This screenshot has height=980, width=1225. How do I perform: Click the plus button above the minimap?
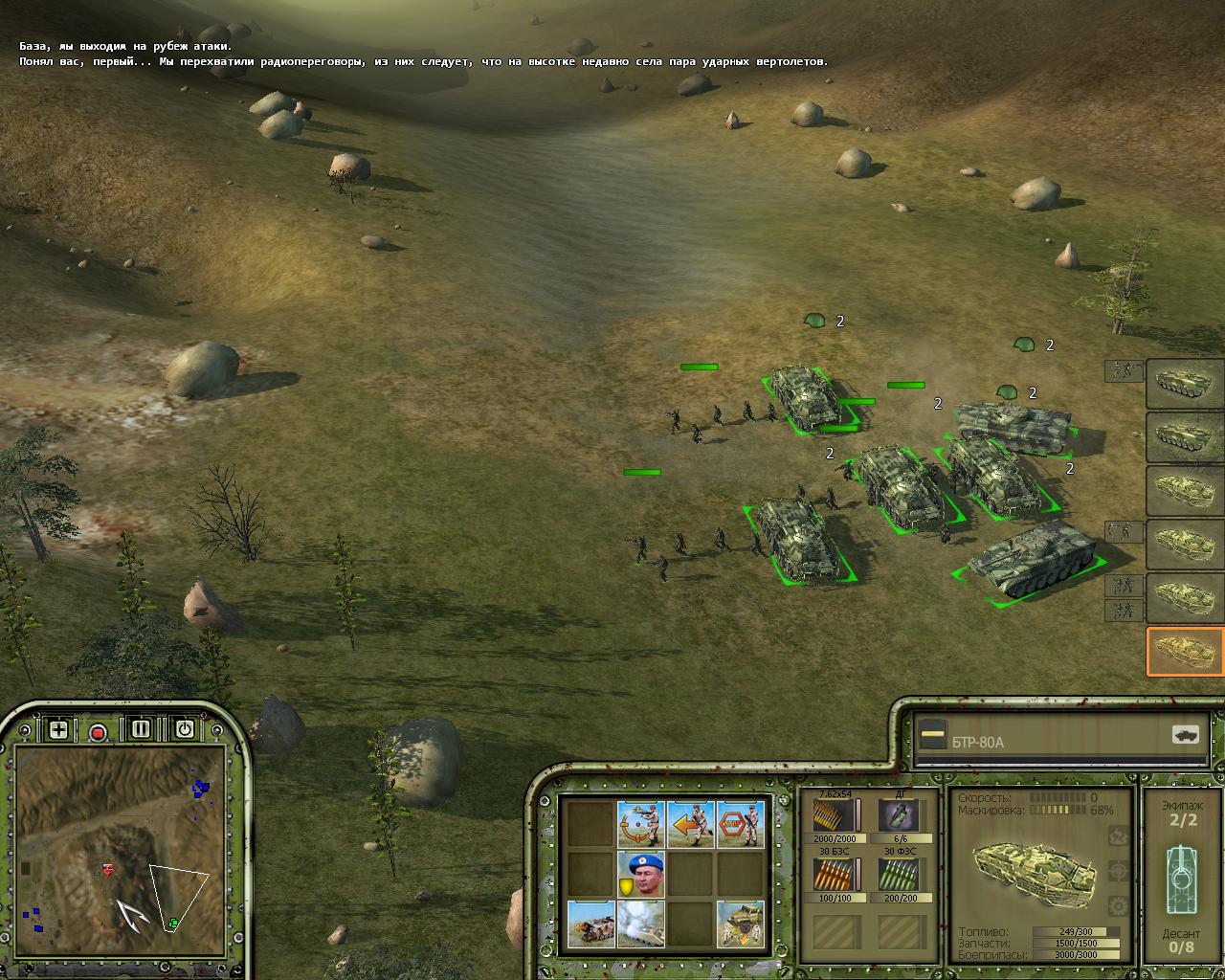58,729
